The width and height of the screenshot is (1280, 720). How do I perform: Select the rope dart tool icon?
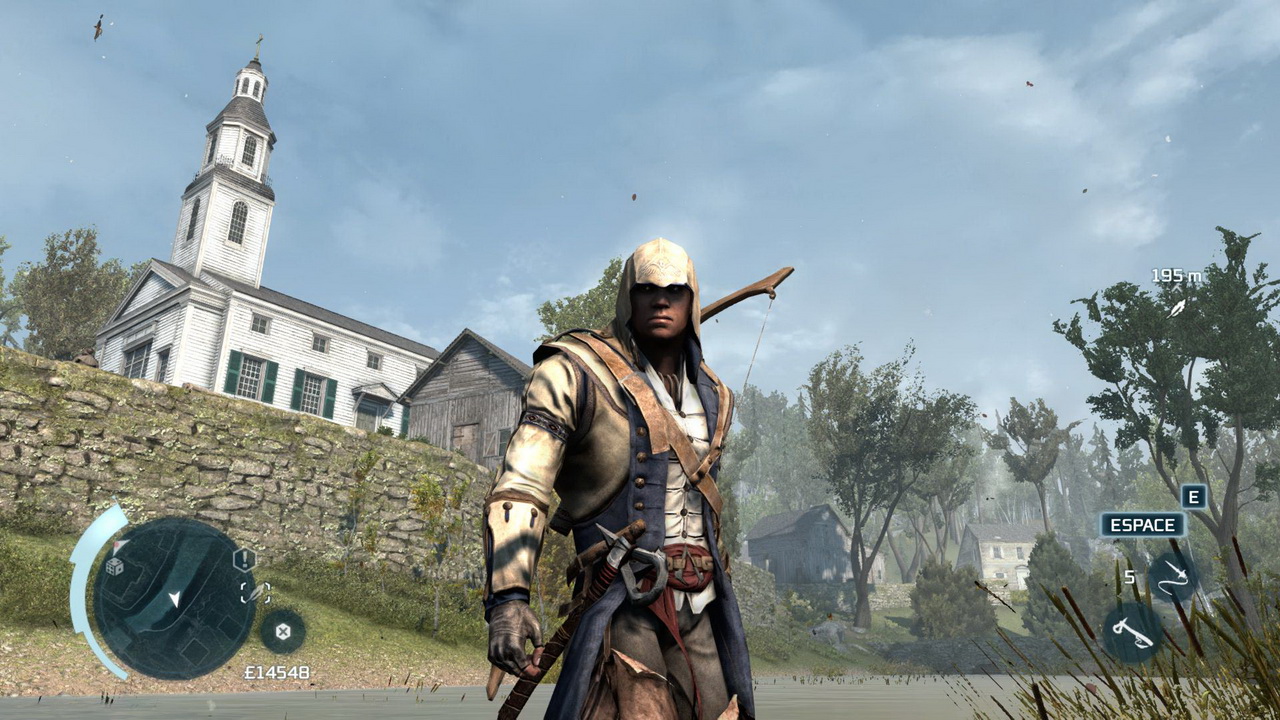tap(1172, 576)
